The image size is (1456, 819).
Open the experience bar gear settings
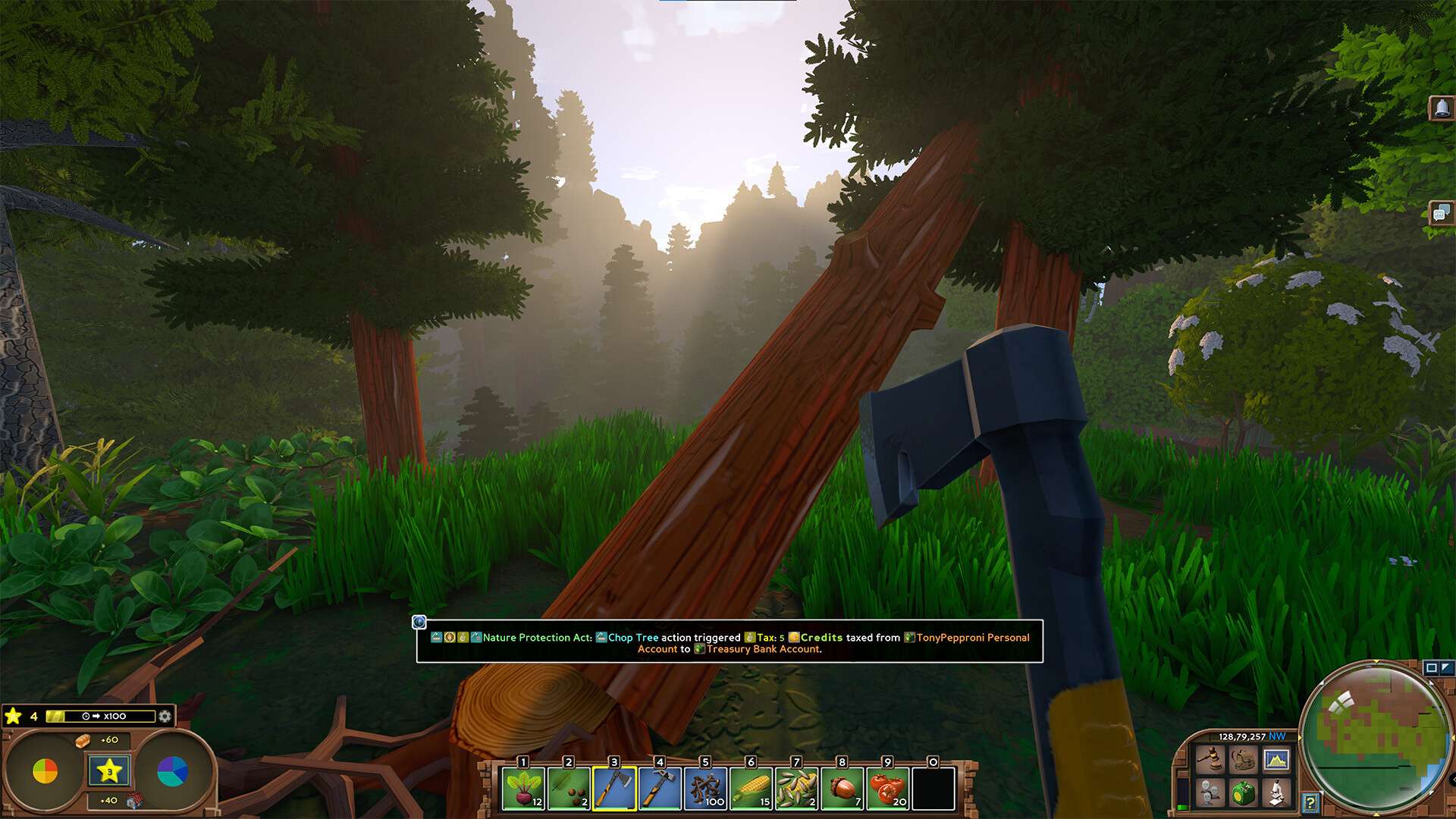click(165, 716)
